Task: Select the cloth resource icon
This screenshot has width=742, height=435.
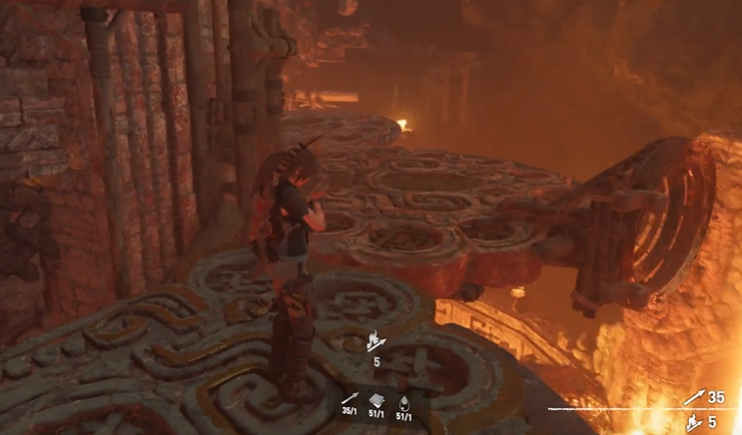Action: click(376, 397)
